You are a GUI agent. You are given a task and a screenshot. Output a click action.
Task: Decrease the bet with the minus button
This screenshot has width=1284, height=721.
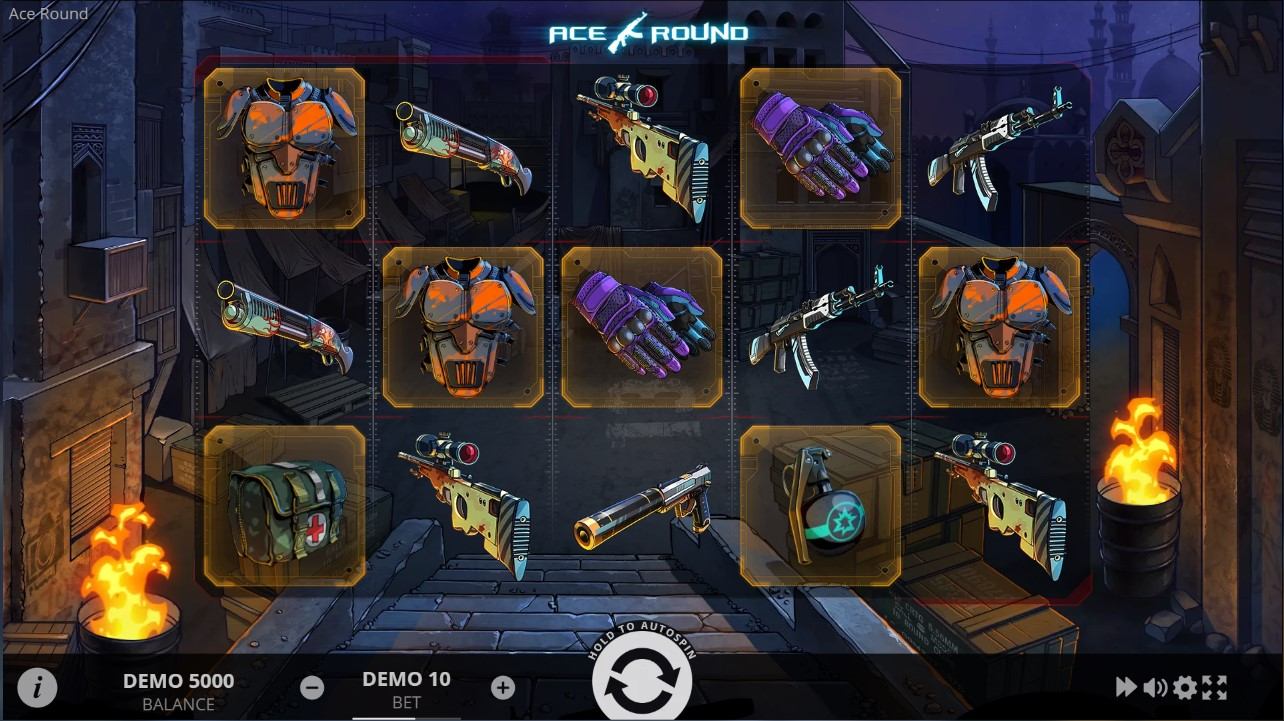pyautogui.click(x=312, y=687)
